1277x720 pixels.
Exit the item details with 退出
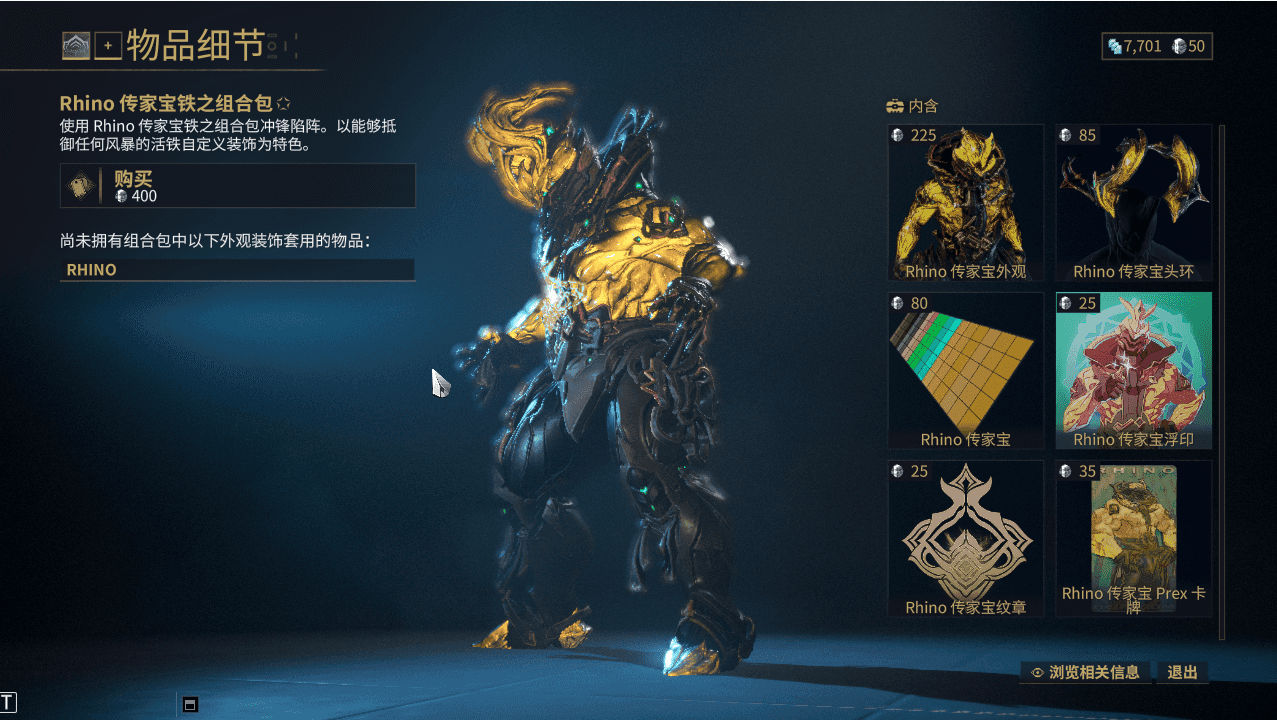[x=1182, y=672]
